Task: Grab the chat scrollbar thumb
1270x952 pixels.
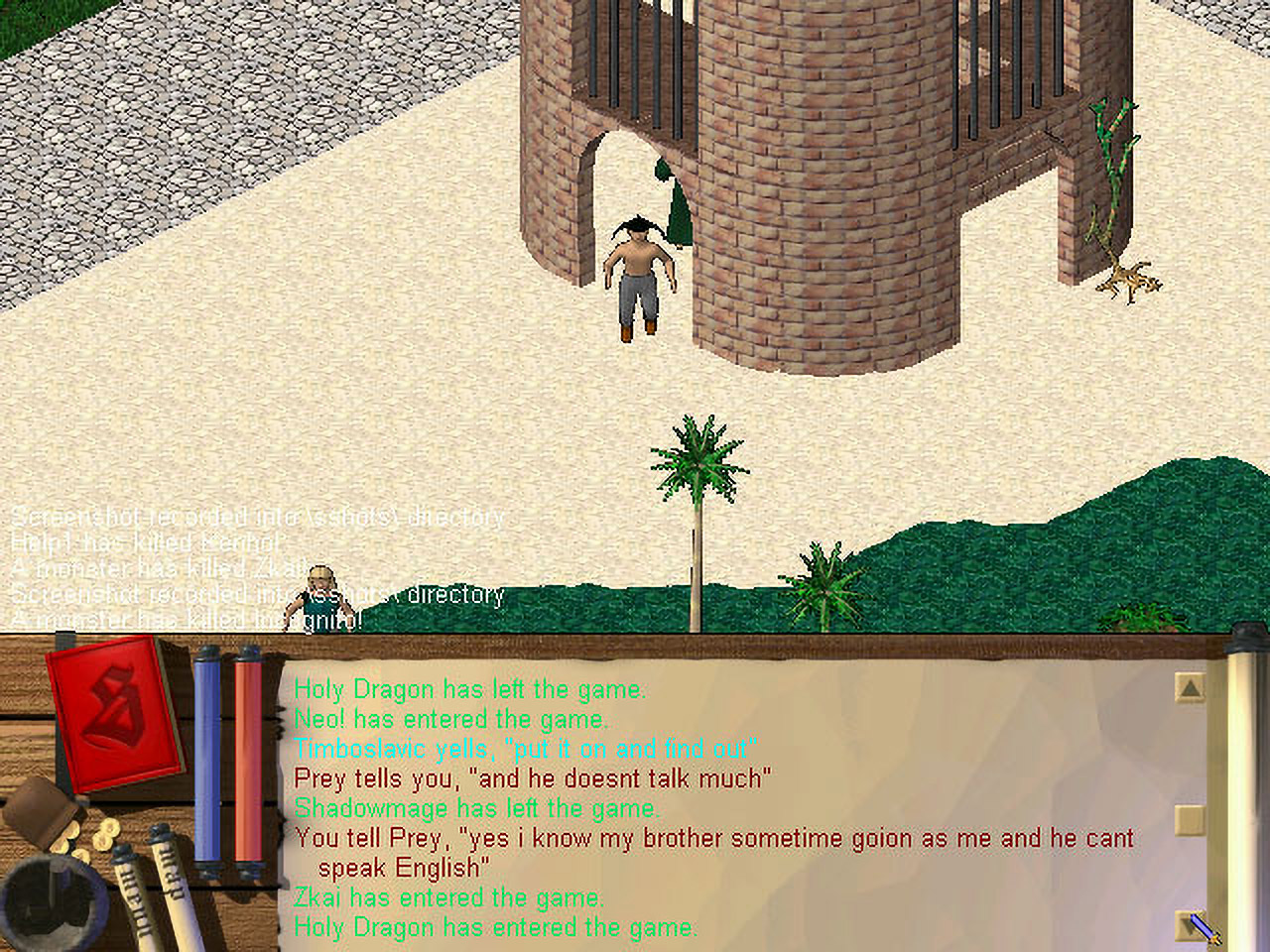Action: click(1190, 819)
